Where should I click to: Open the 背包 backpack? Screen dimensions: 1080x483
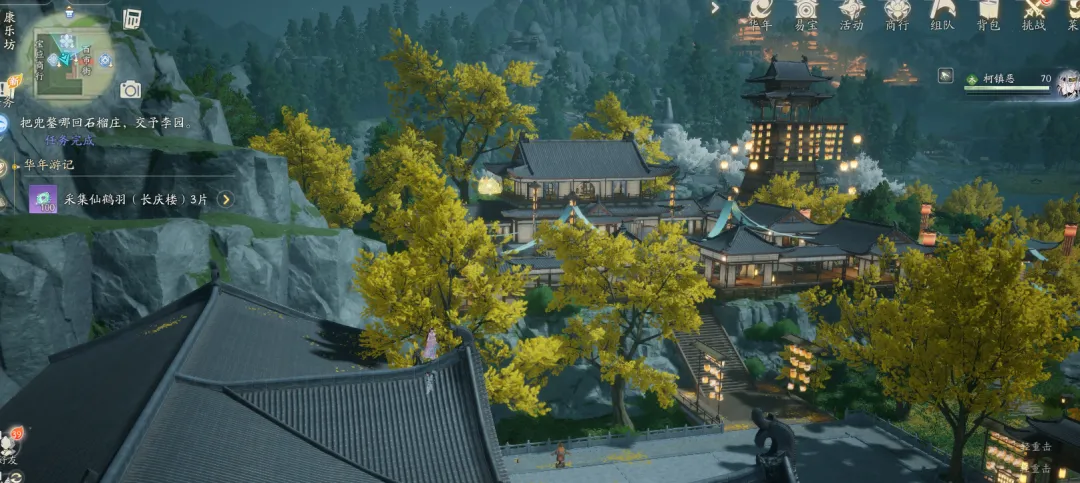pos(988,12)
